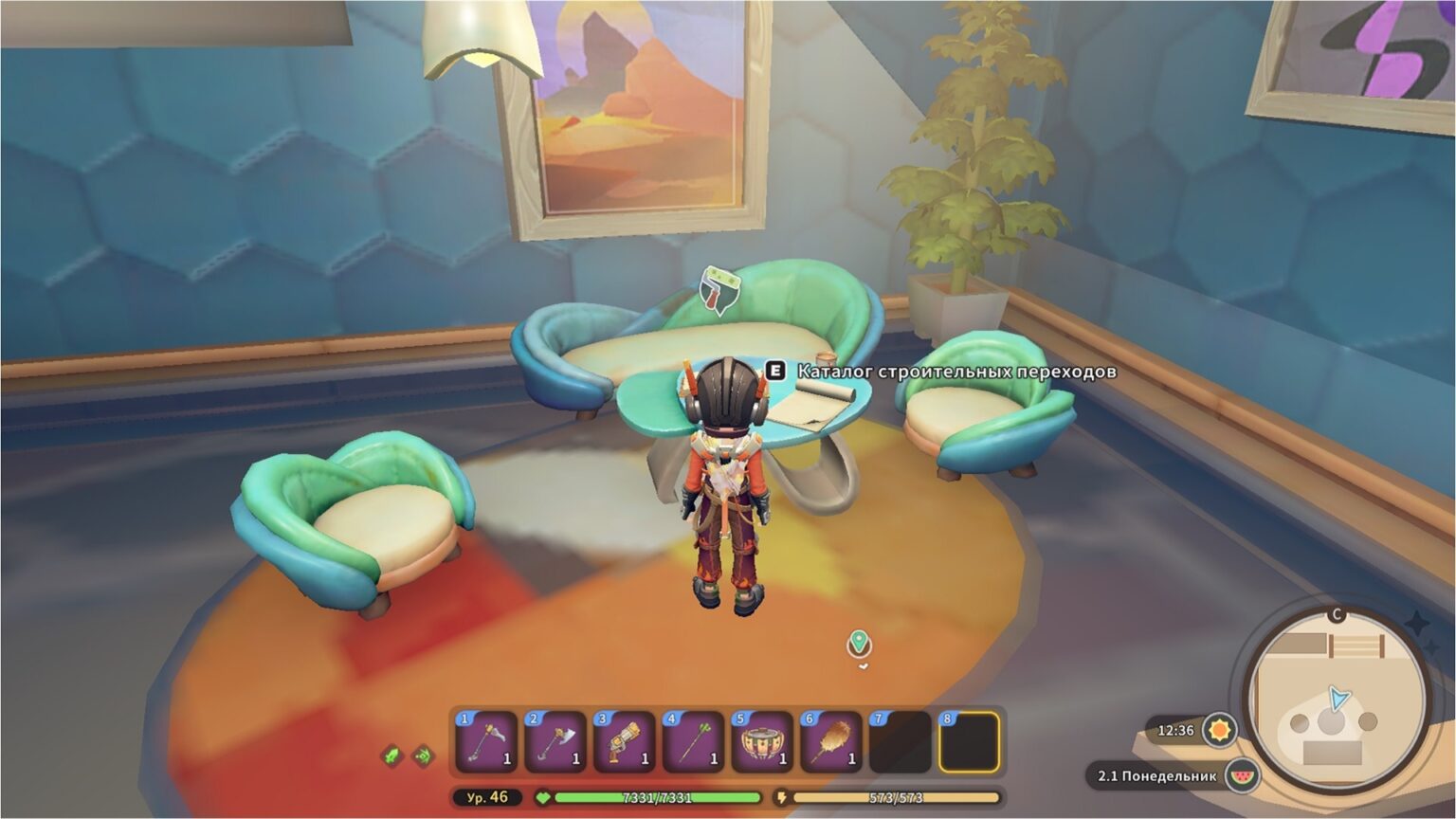The height and width of the screenshot is (819, 1456).
Task: Select the gun in hotbar slot 3
Action: (x=624, y=741)
